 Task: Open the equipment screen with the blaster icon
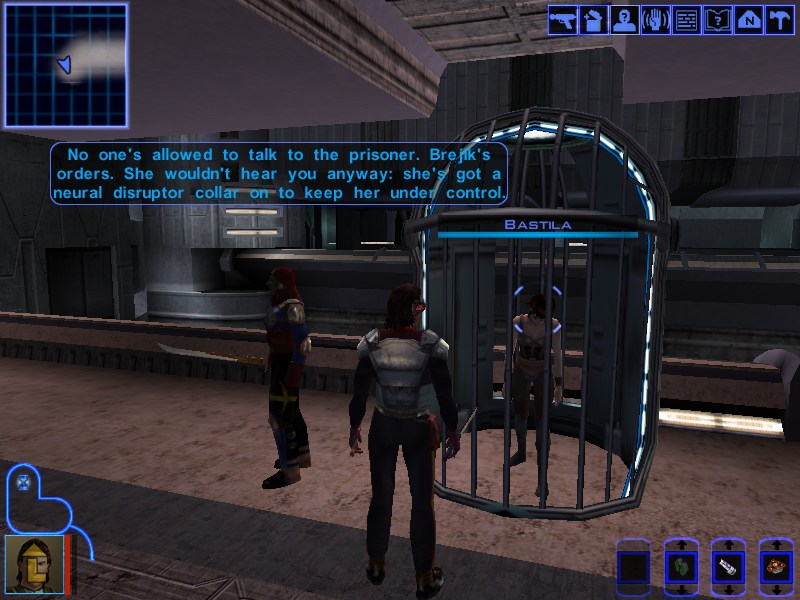tap(561, 21)
